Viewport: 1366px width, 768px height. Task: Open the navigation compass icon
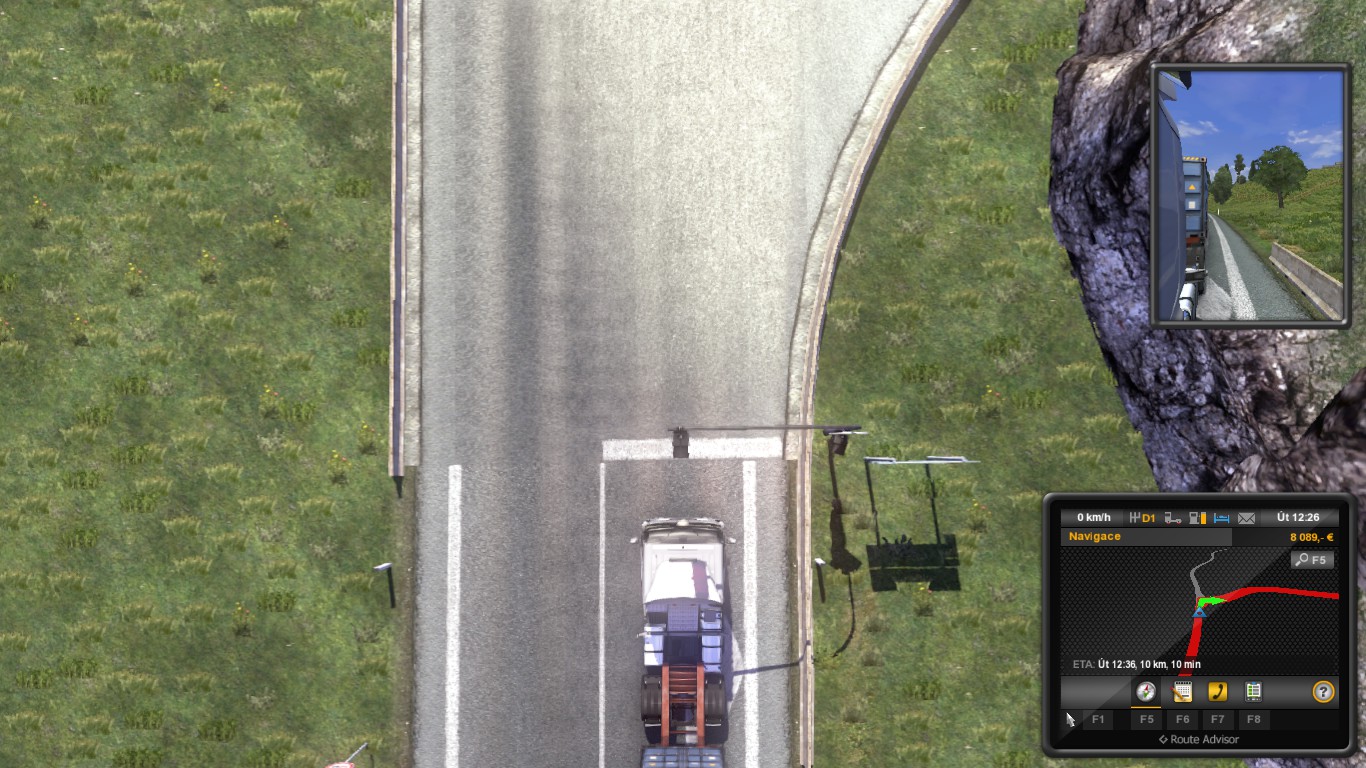click(1145, 691)
